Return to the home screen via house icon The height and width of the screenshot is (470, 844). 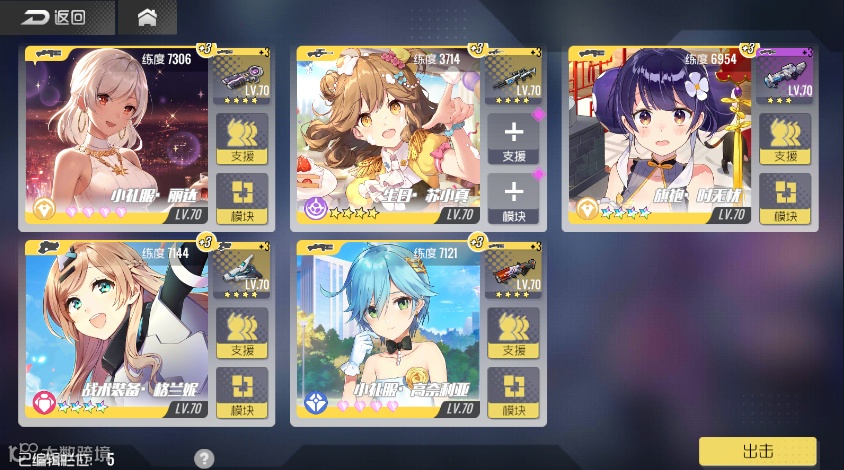click(x=147, y=17)
